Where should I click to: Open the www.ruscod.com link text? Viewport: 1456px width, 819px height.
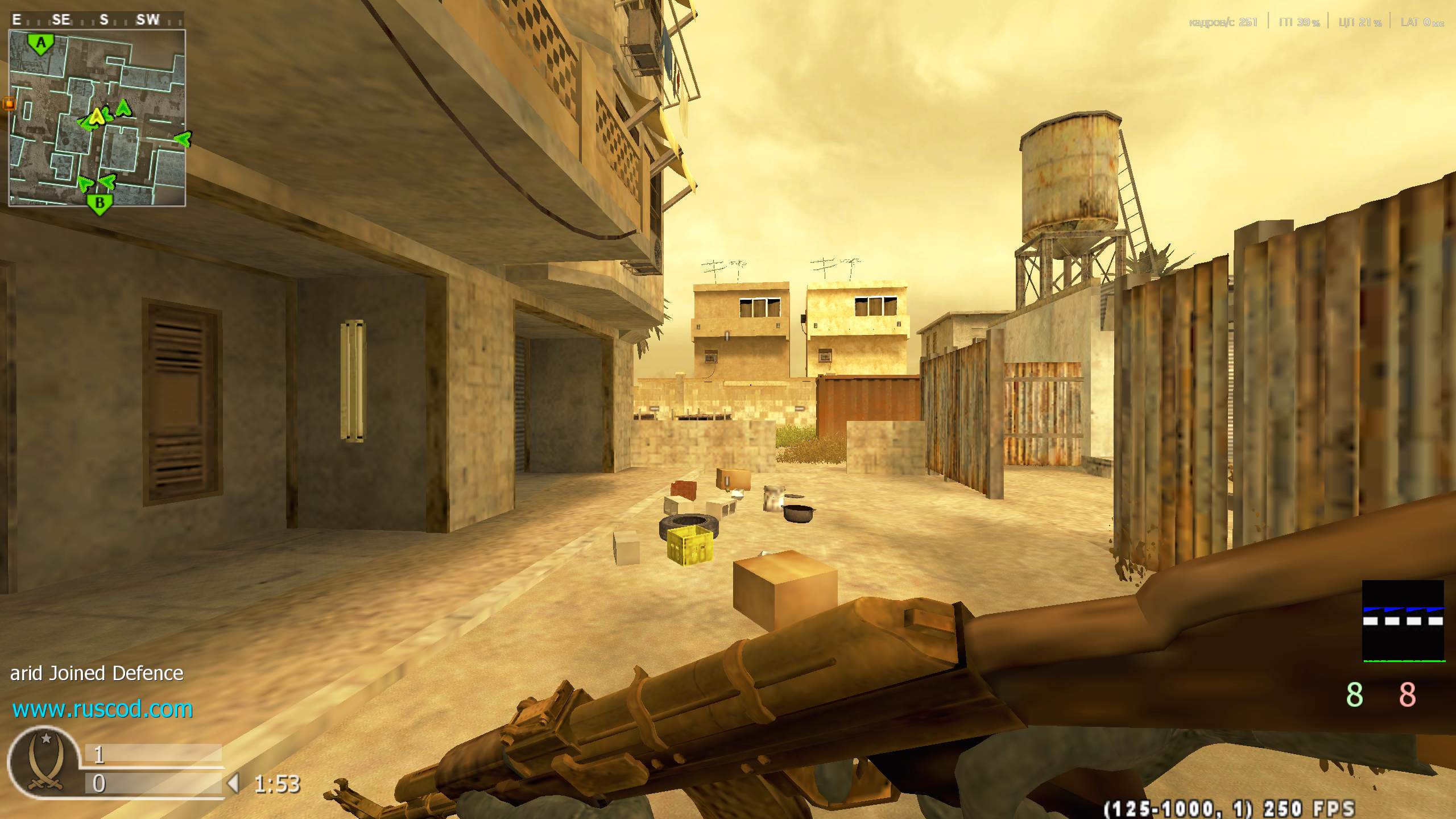tap(102, 709)
